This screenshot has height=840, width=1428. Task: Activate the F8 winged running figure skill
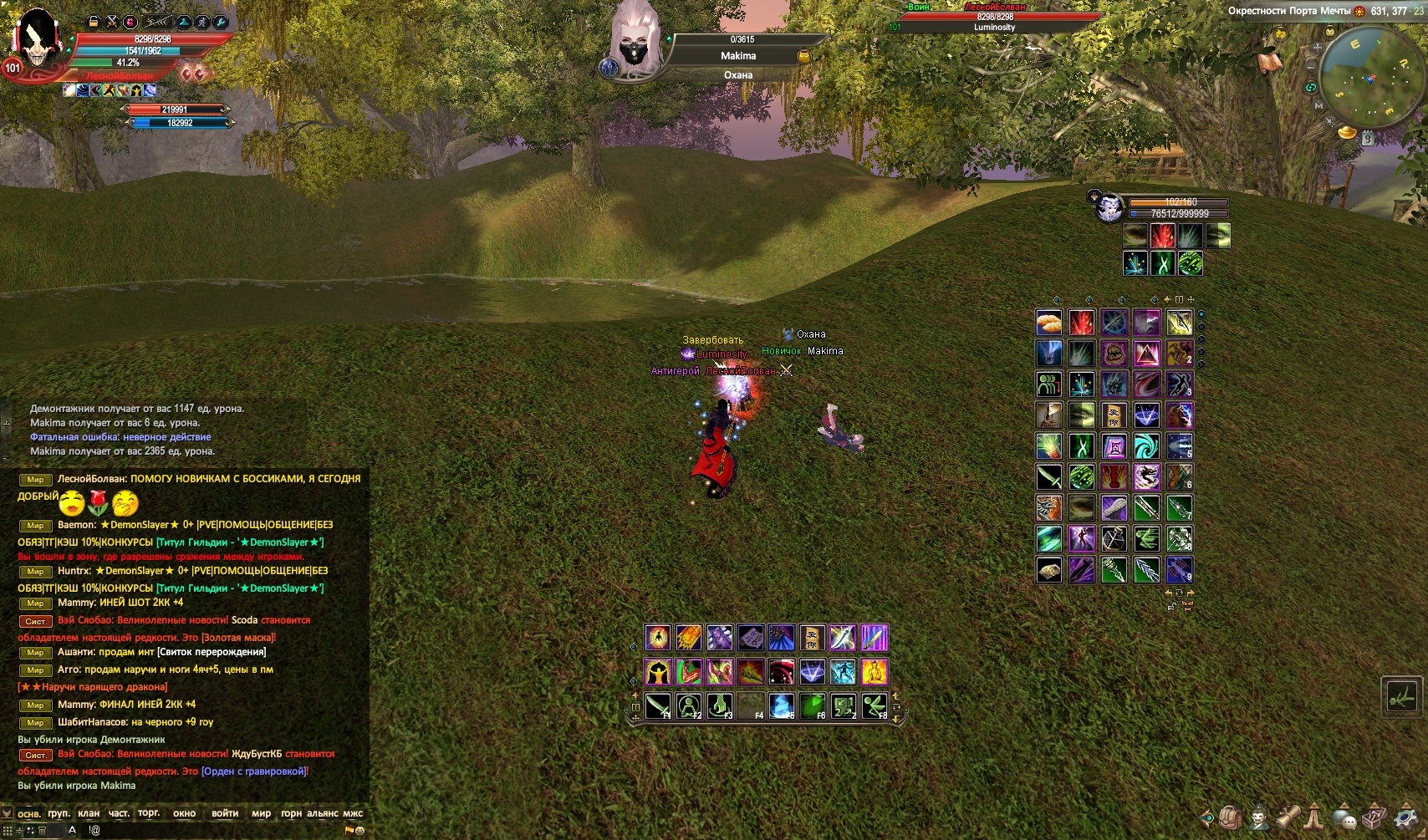click(875, 706)
